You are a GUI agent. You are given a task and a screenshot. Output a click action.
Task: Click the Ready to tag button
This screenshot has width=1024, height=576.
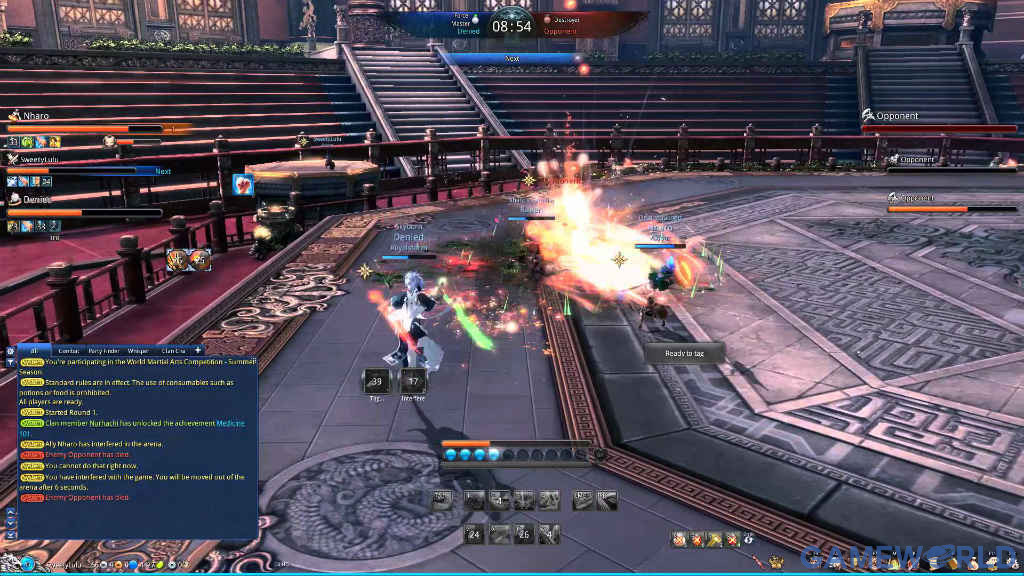[684, 353]
